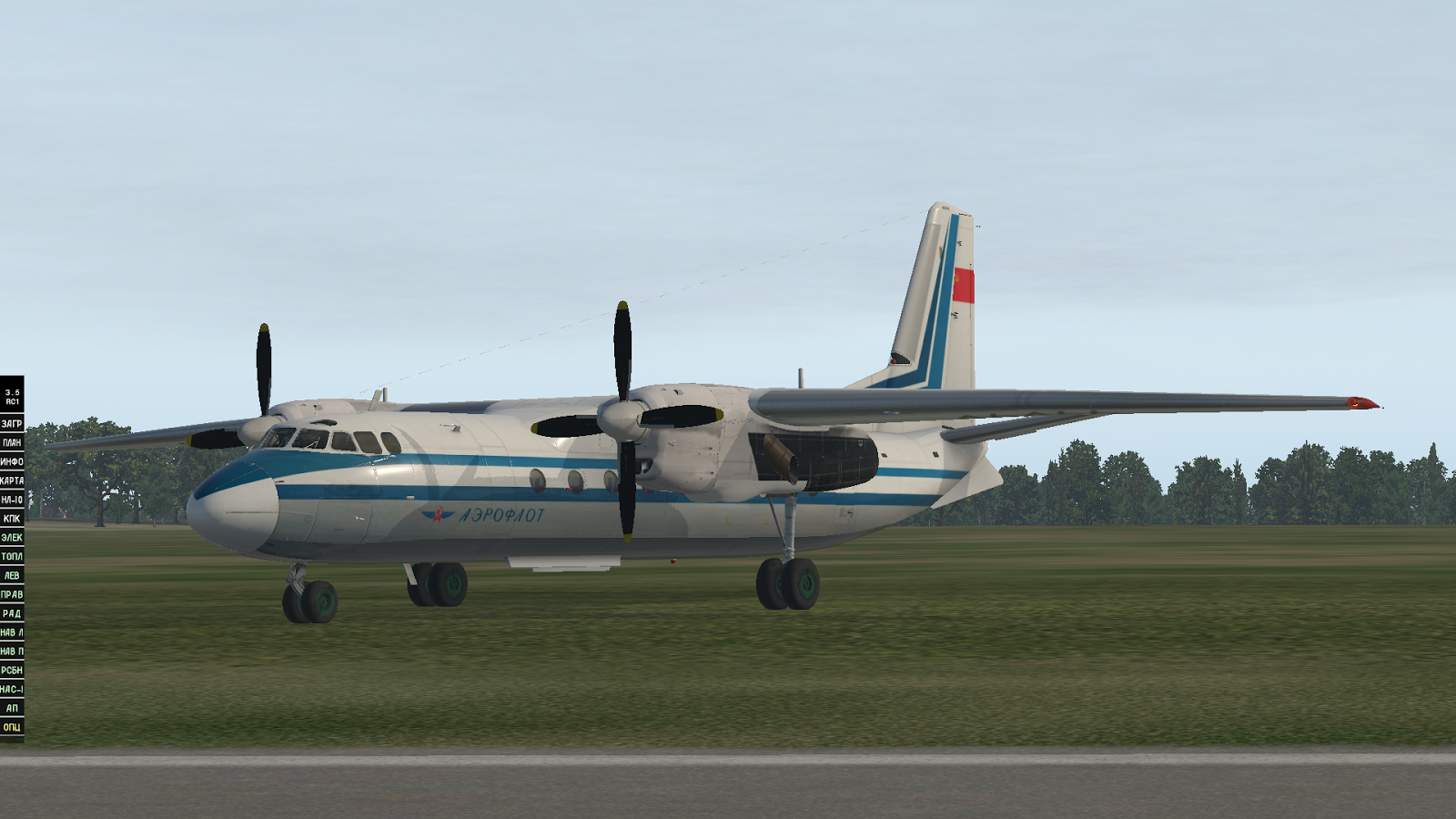
Task: Toggle the ПРАВ right panel view
Action: tap(14, 594)
